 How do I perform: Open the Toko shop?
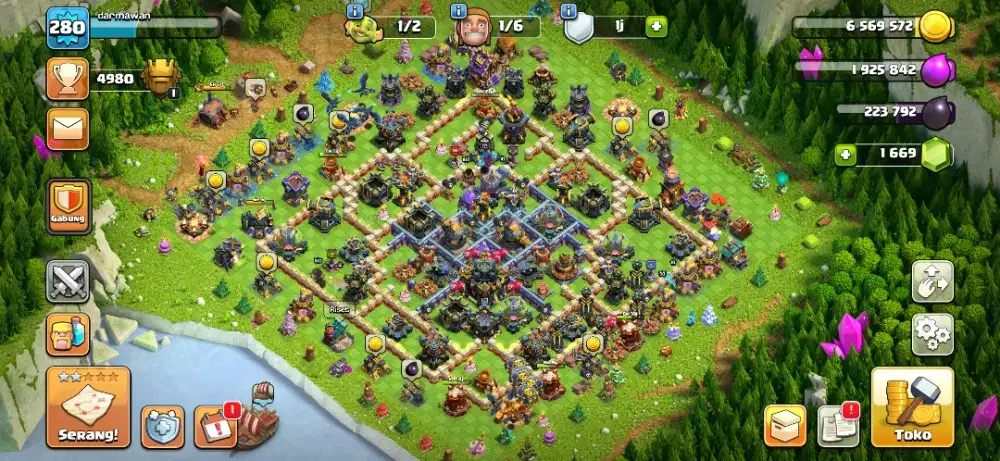[912, 407]
